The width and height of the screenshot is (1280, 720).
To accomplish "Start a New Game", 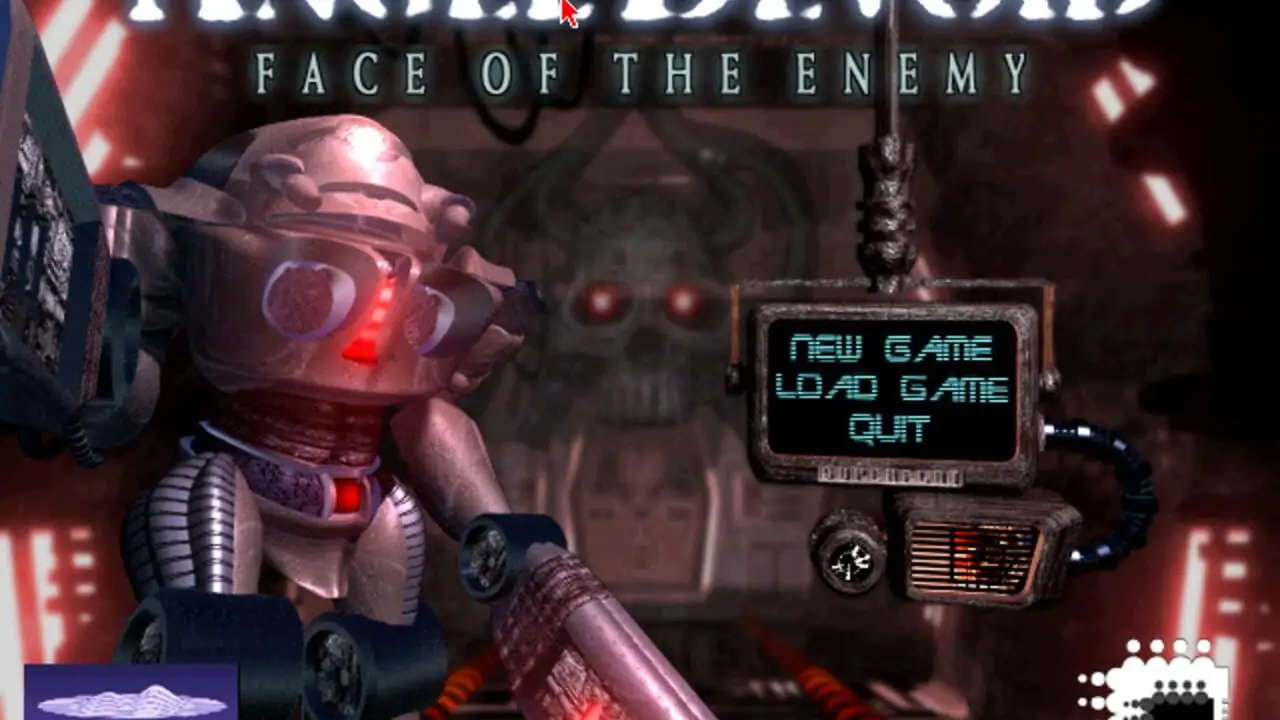I will 890,349.
